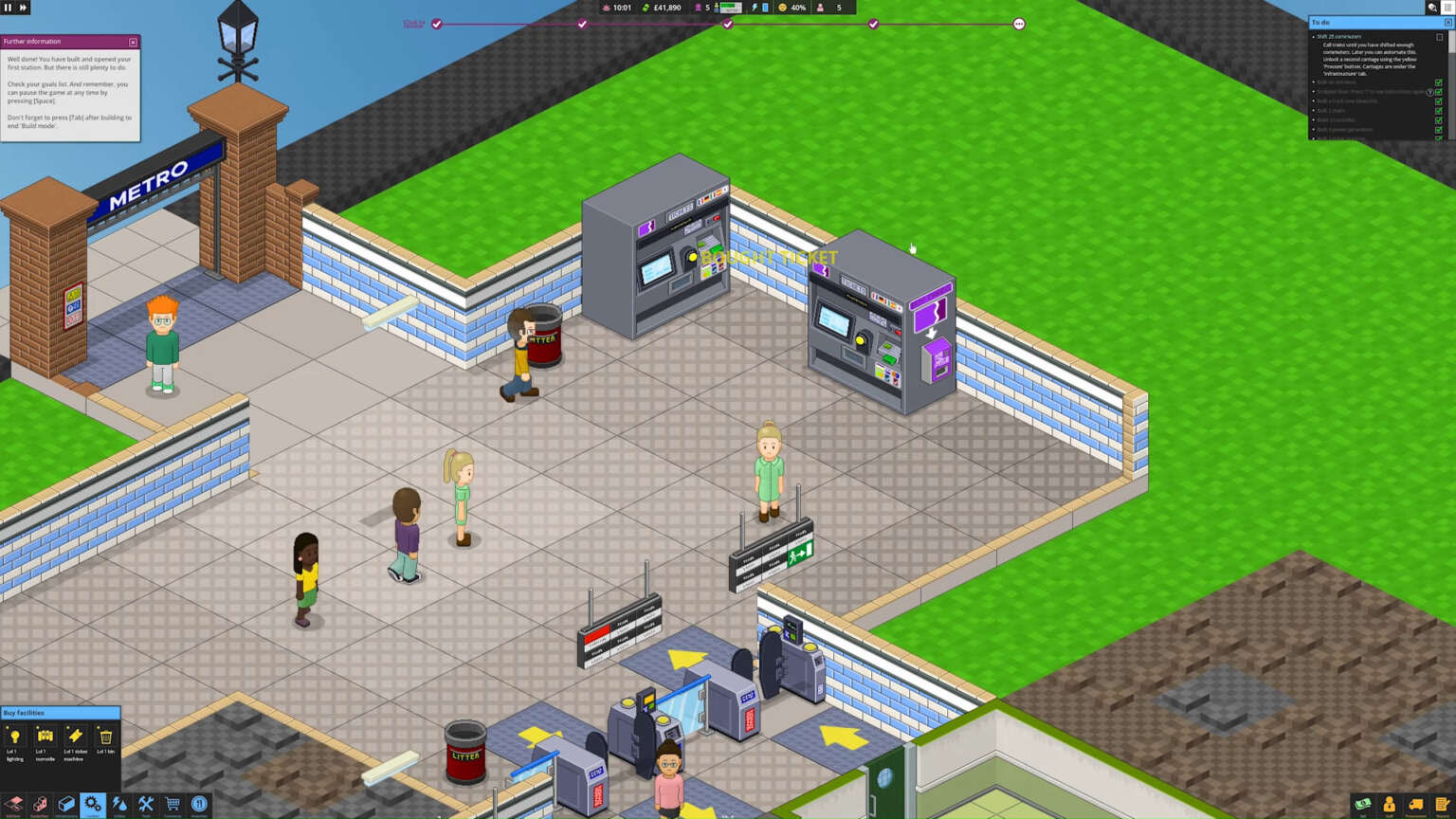Click the grid overlay icon top right
The height and width of the screenshot is (819, 1456).
[1448, 7]
